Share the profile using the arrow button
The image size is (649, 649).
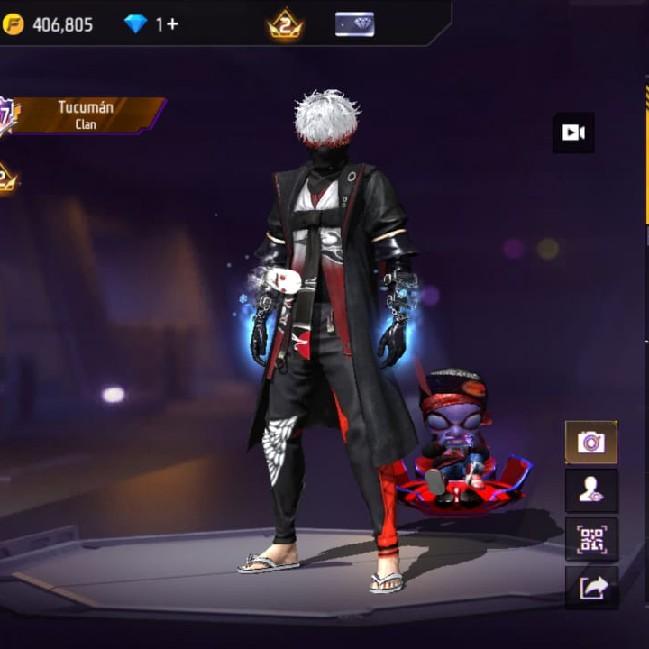point(591,588)
